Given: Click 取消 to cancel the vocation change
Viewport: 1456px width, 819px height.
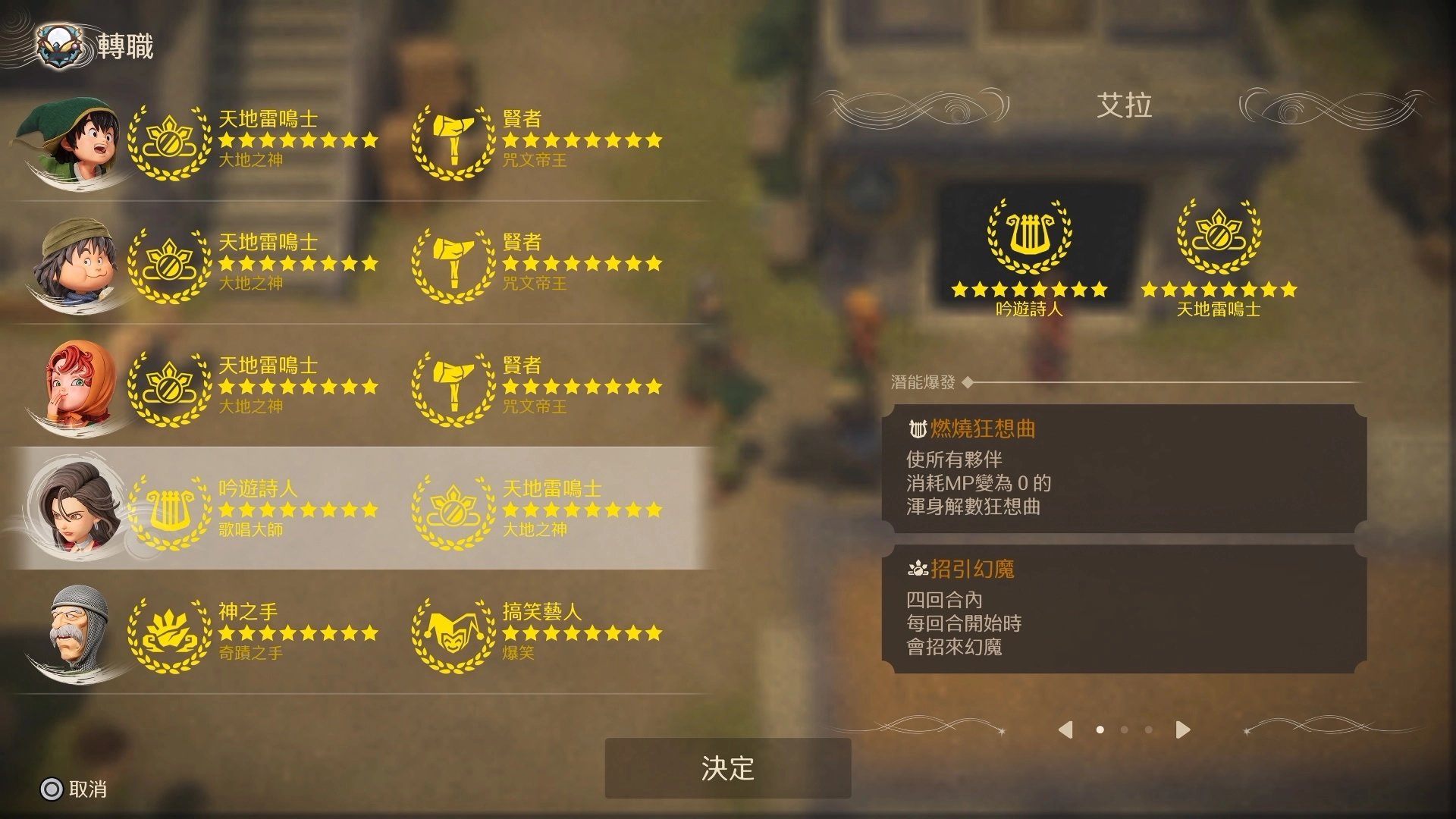Looking at the screenshot, I should click(x=76, y=790).
